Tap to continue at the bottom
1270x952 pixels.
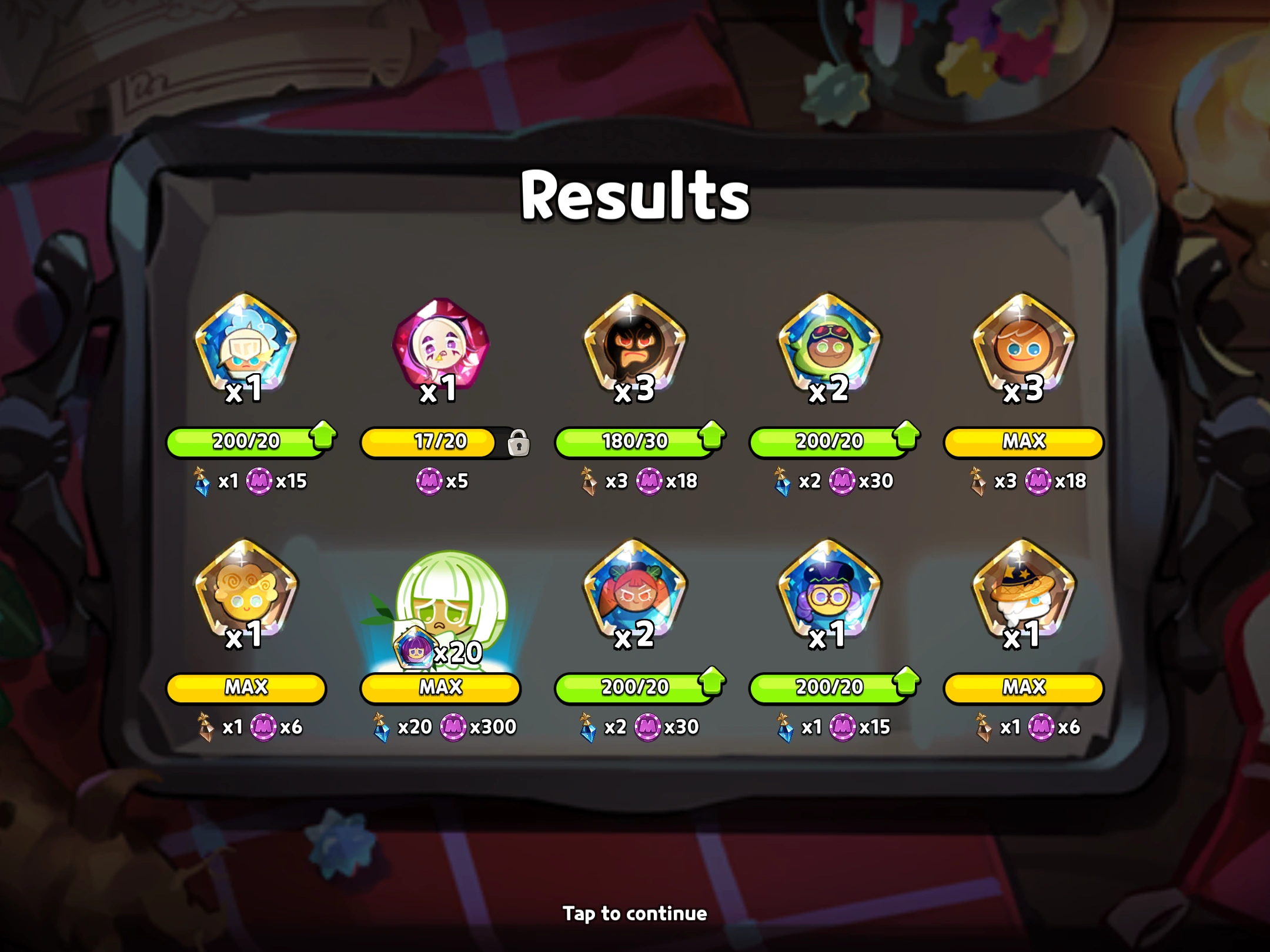635,914
